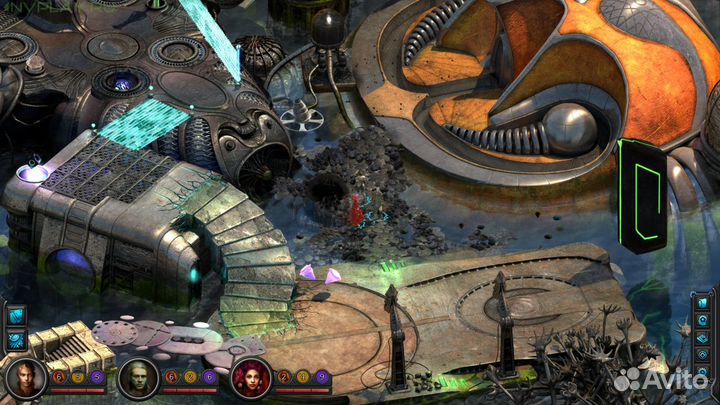The image size is (720, 405).
Task: Select the red-haired woman companion portrait
Action: coord(249,378)
